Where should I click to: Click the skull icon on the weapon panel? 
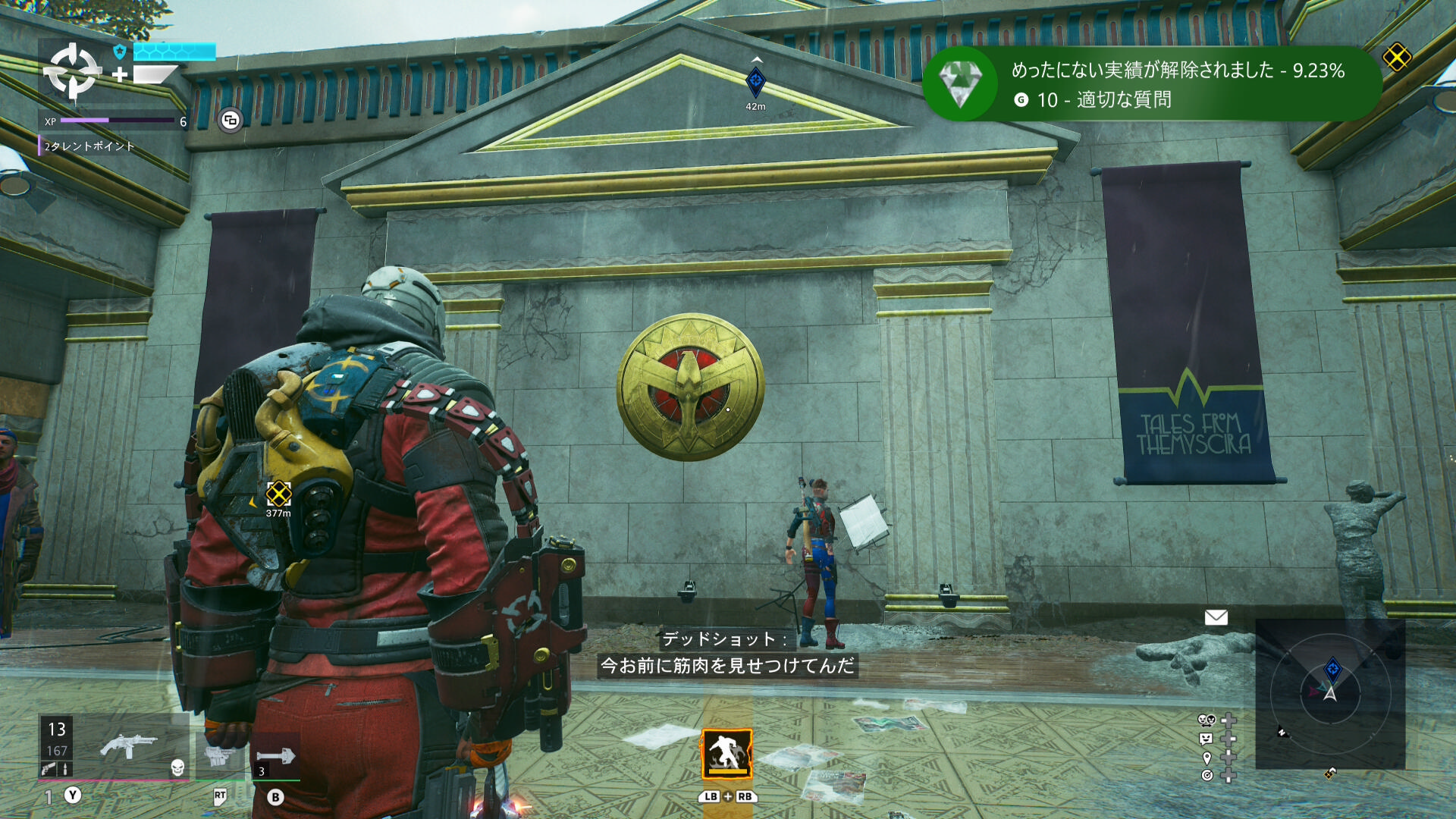click(x=177, y=767)
